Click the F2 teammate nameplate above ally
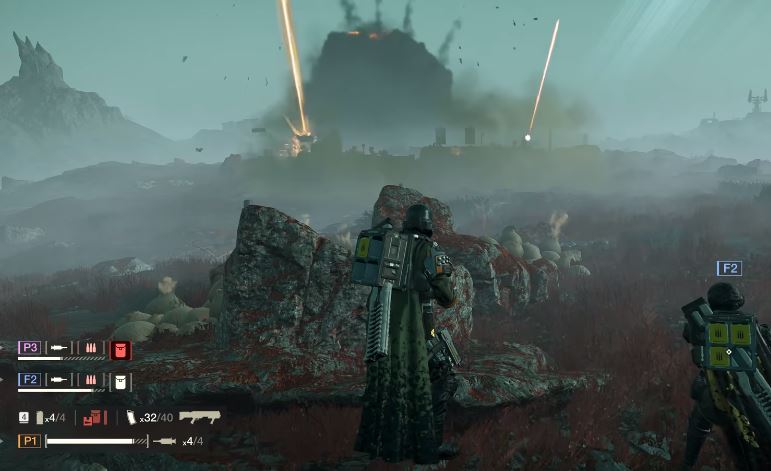 (729, 268)
